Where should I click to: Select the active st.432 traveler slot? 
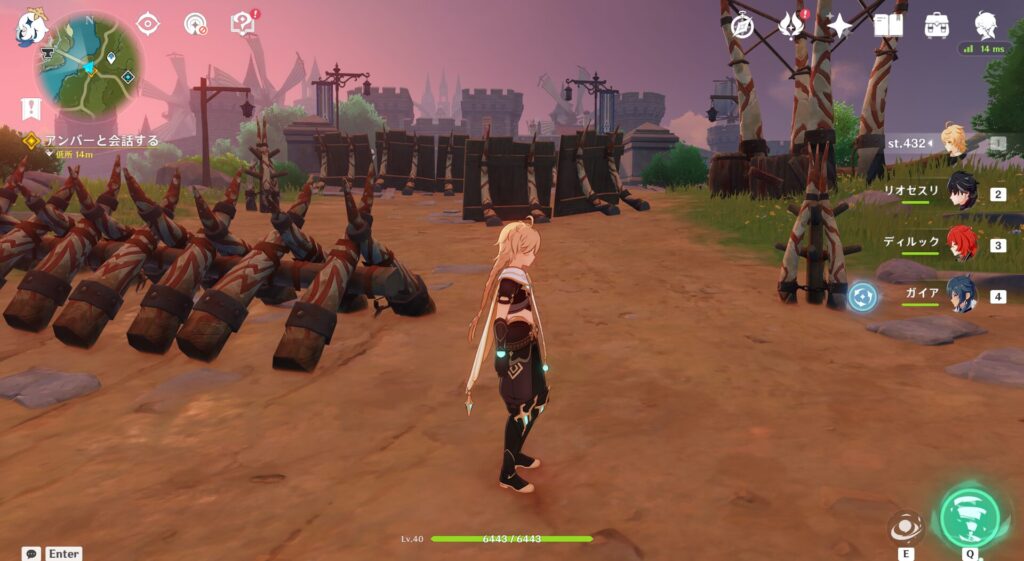[x=953, y=143]
